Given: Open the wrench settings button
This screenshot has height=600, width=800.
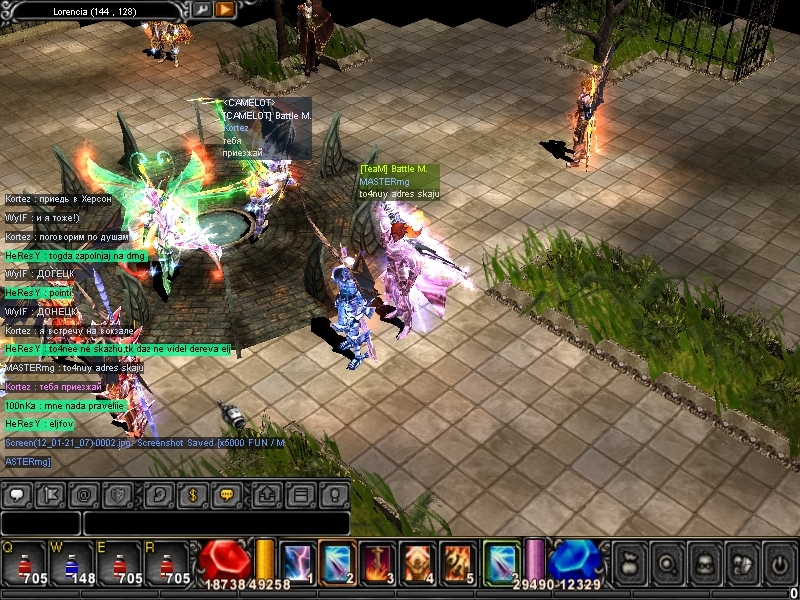Looking at the screenshot, I should pyautogui.click(x=201, y=9).
